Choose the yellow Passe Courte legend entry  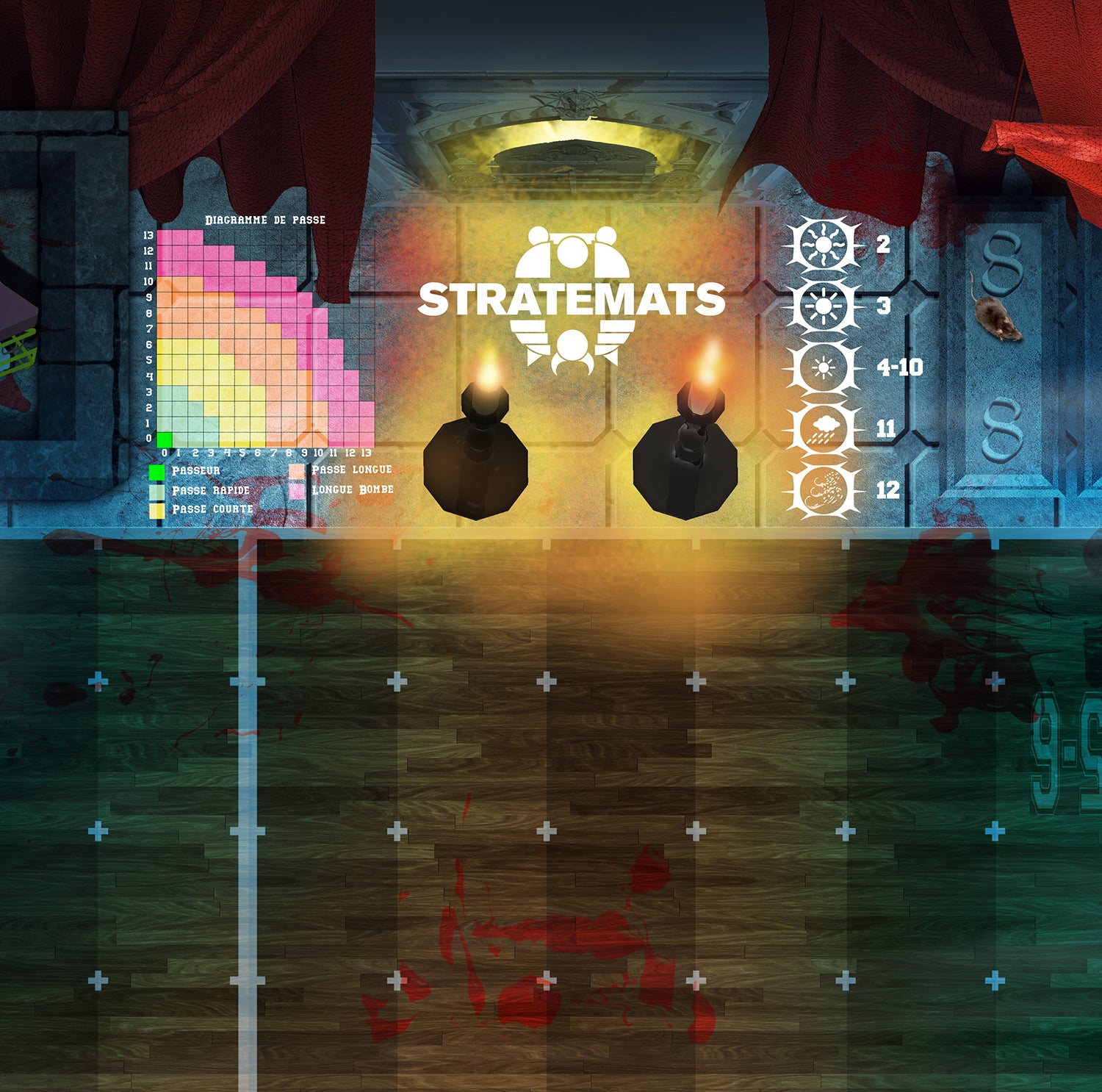coord(201,509)
